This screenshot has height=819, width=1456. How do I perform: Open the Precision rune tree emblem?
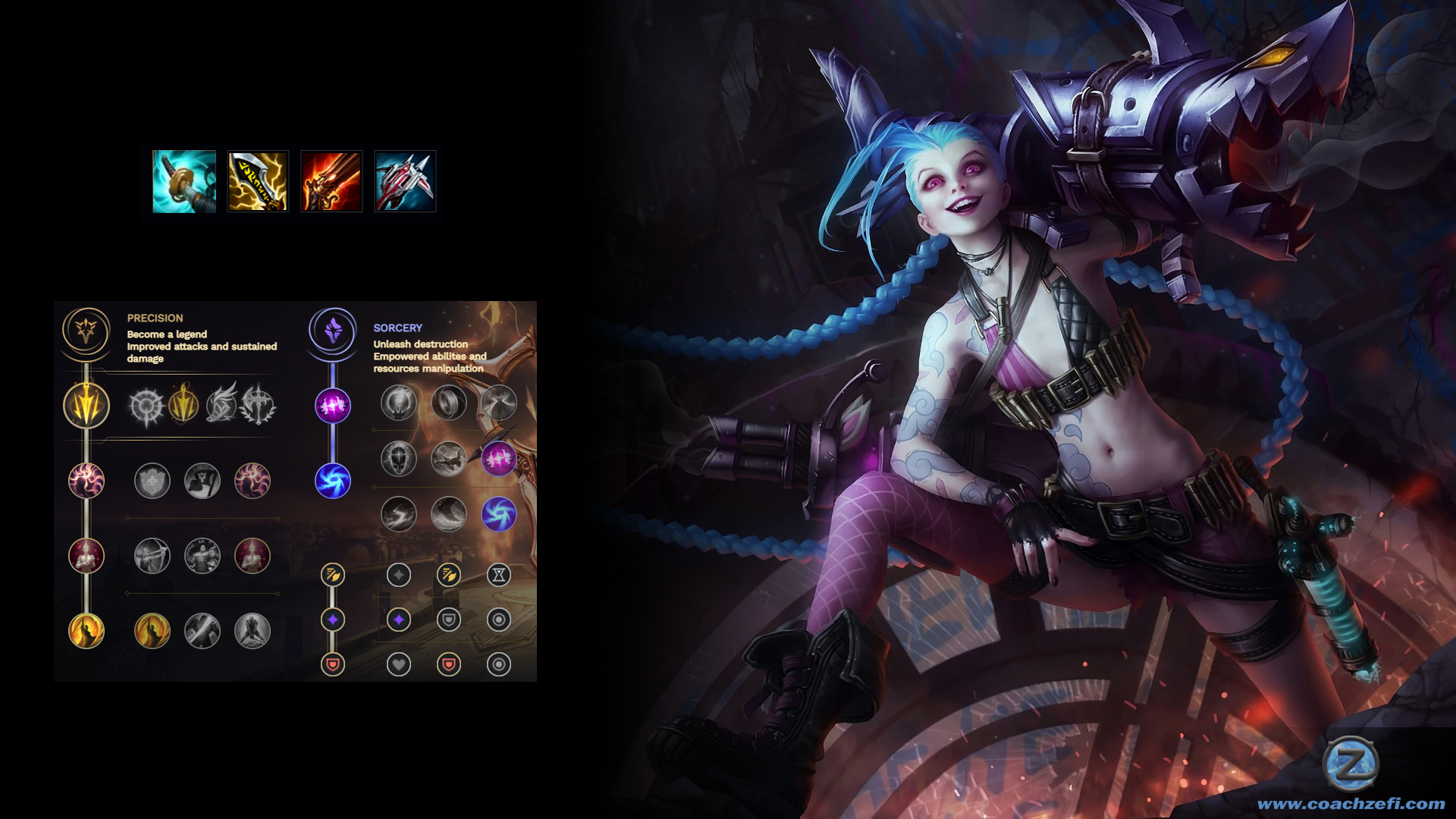point(86,331)
